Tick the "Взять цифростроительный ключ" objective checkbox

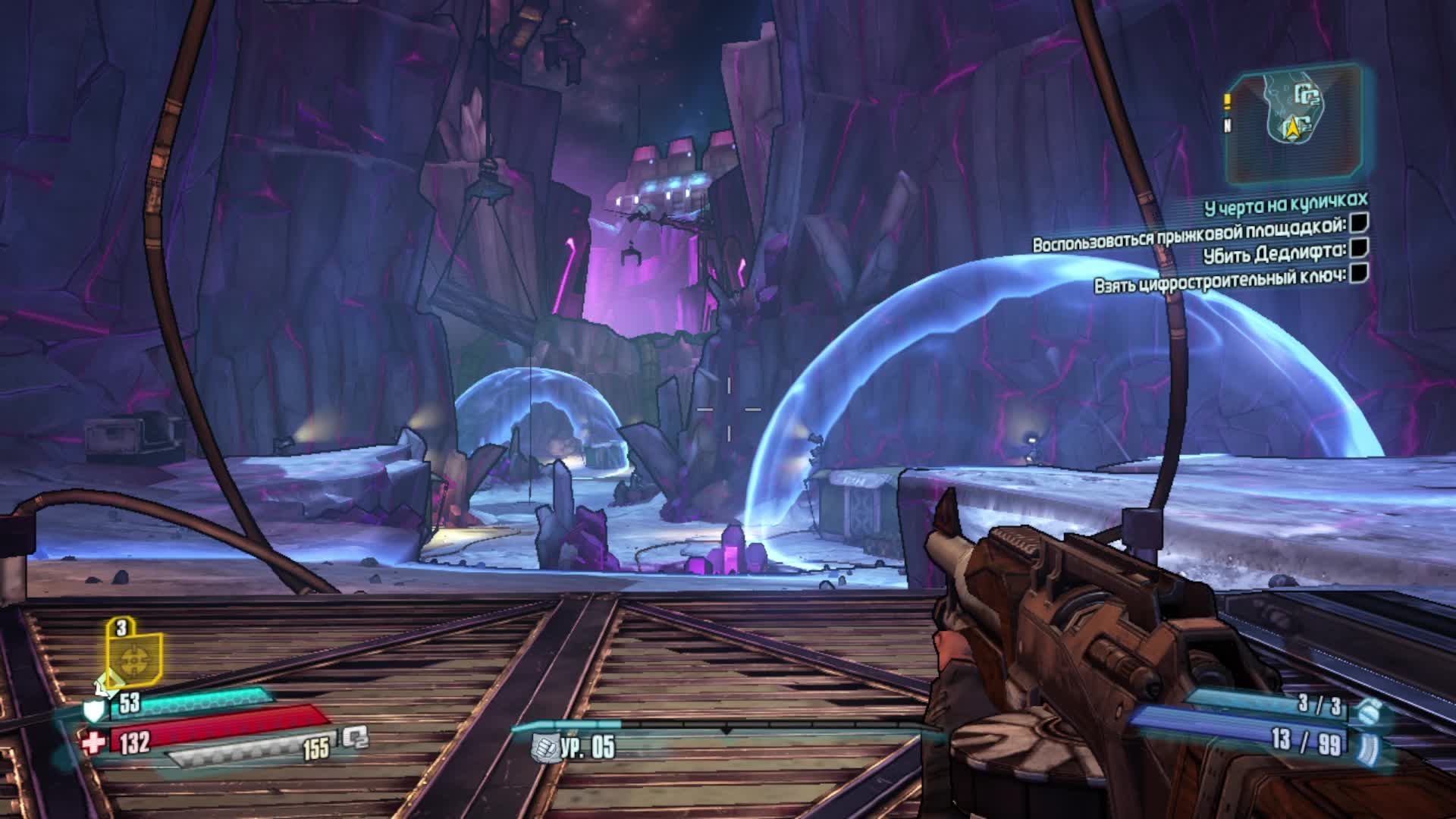(x=1360, y=272)
